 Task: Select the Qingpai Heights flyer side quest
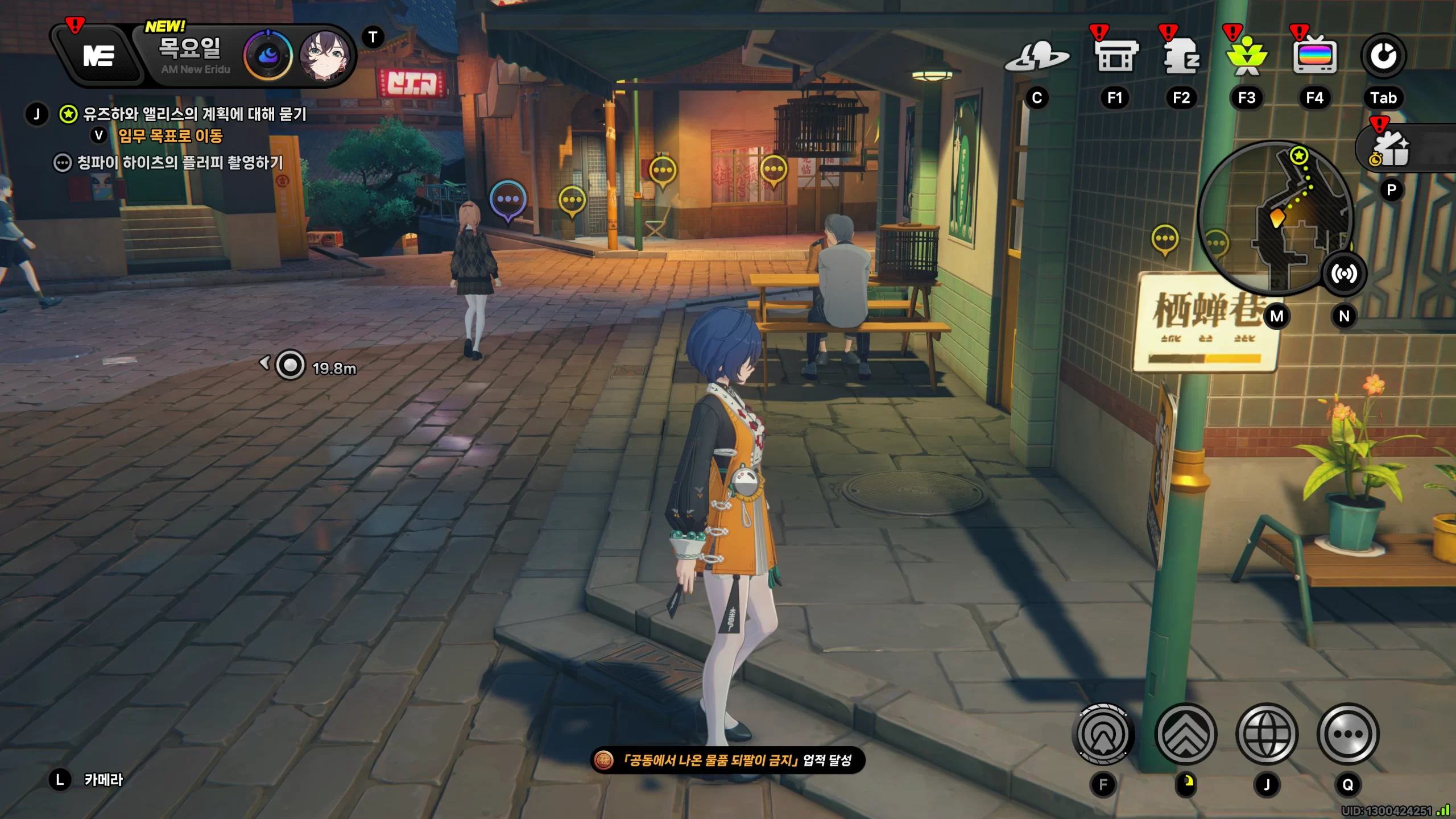click(x=180, y=163)
